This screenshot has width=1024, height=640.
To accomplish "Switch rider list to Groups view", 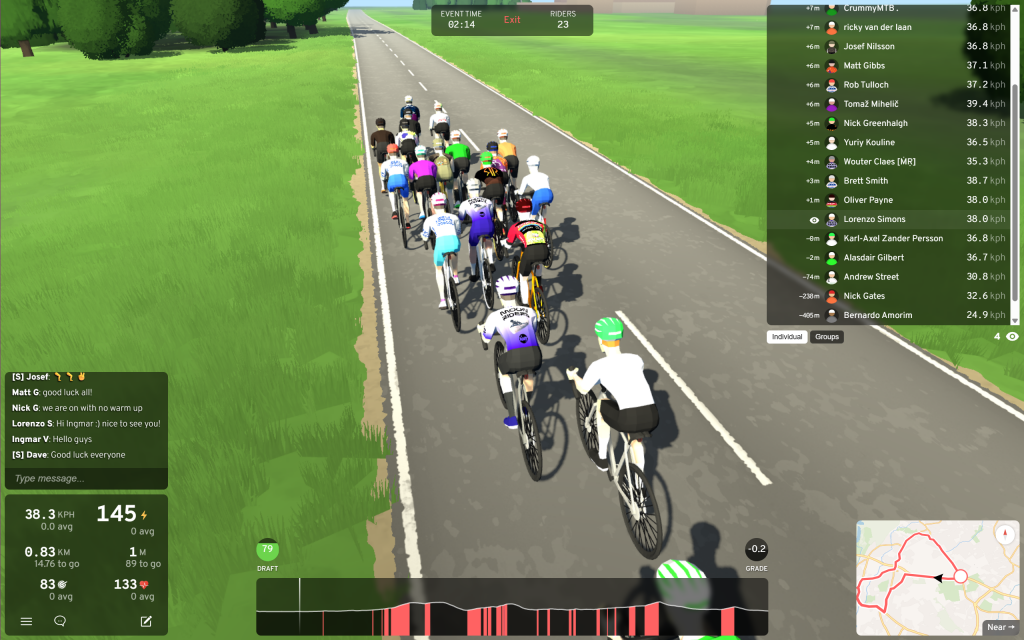I will 827,337.
